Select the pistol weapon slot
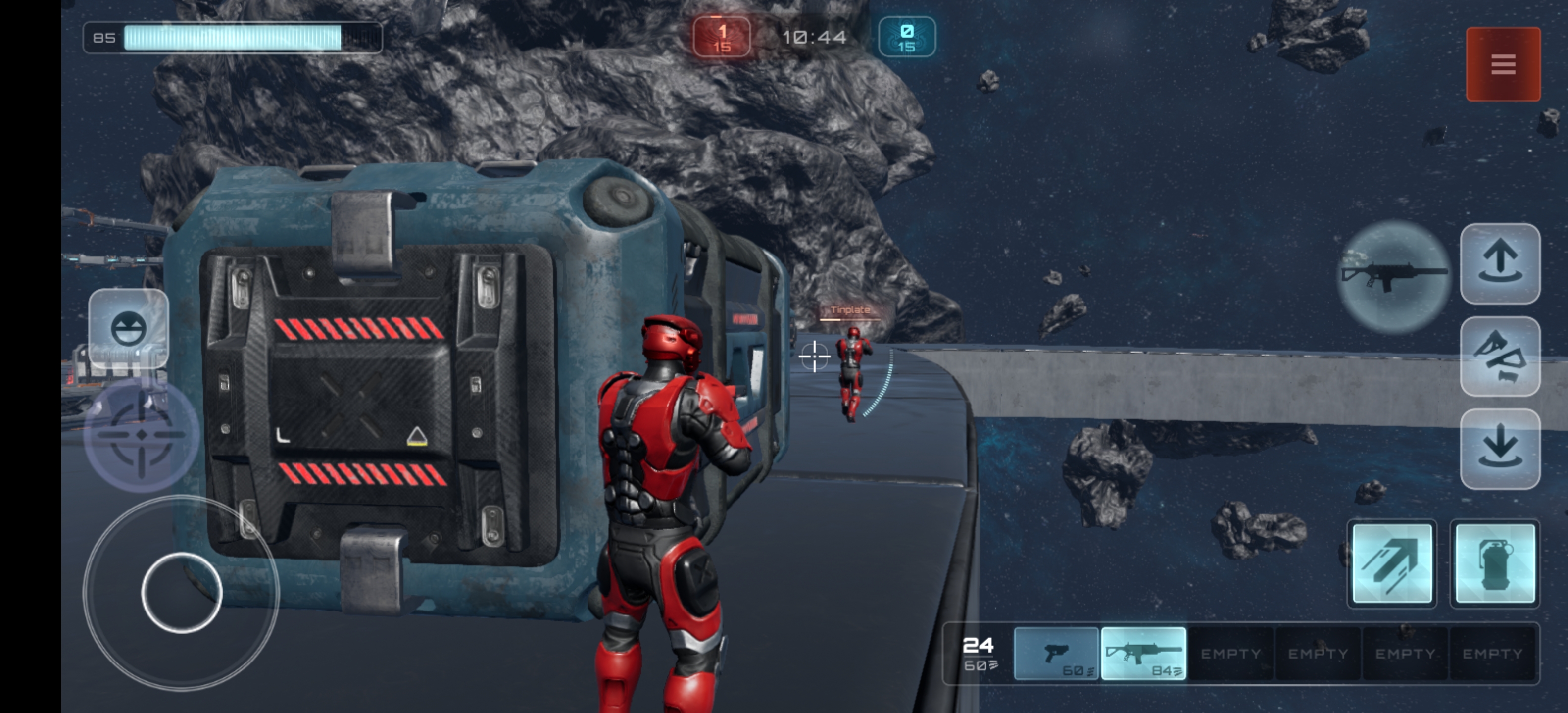 1056,653
